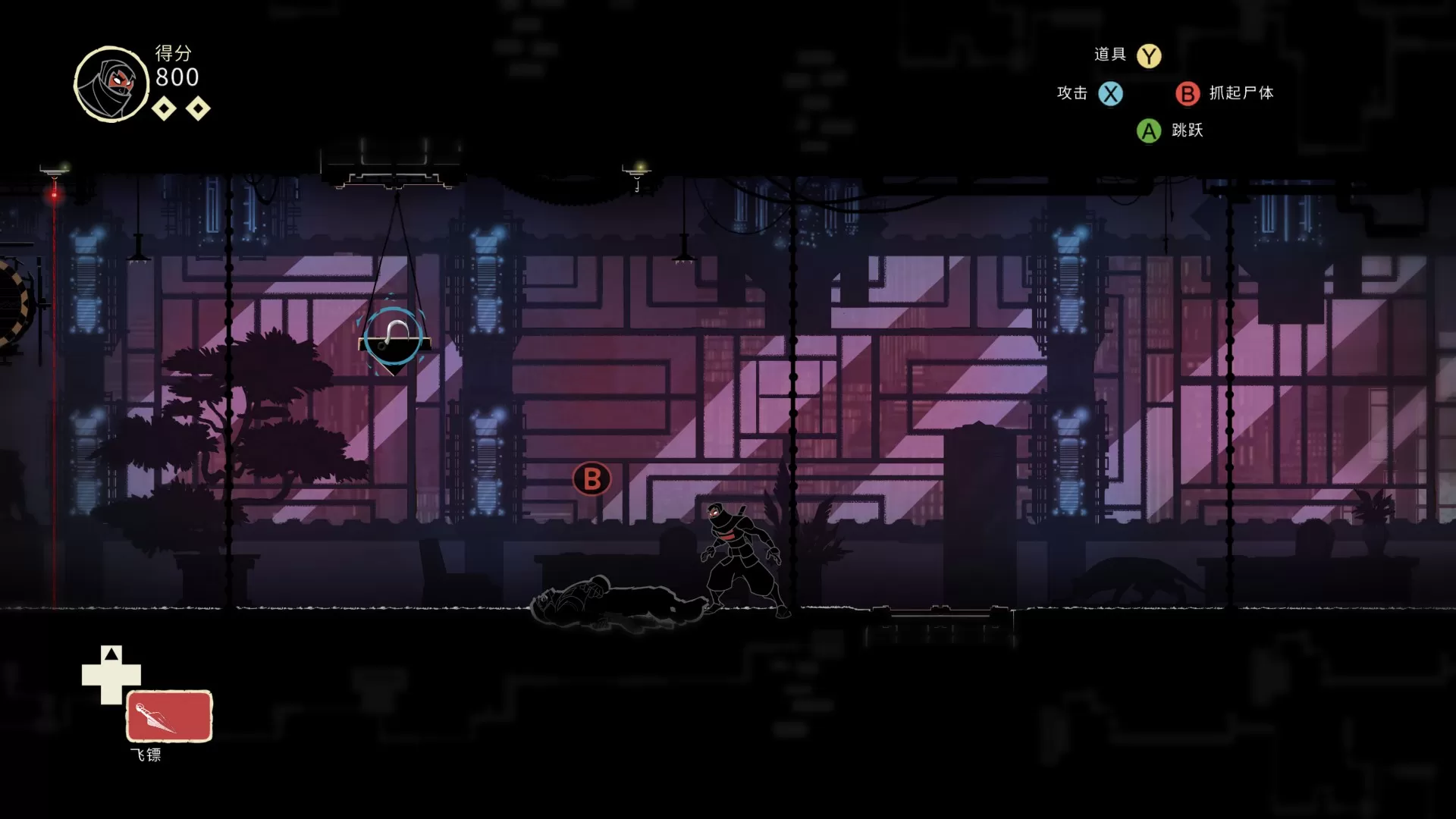Click the red B 抓起尸体 grab icon
The width and height of the screenshot is (1456, 819).
point(1187,94)
